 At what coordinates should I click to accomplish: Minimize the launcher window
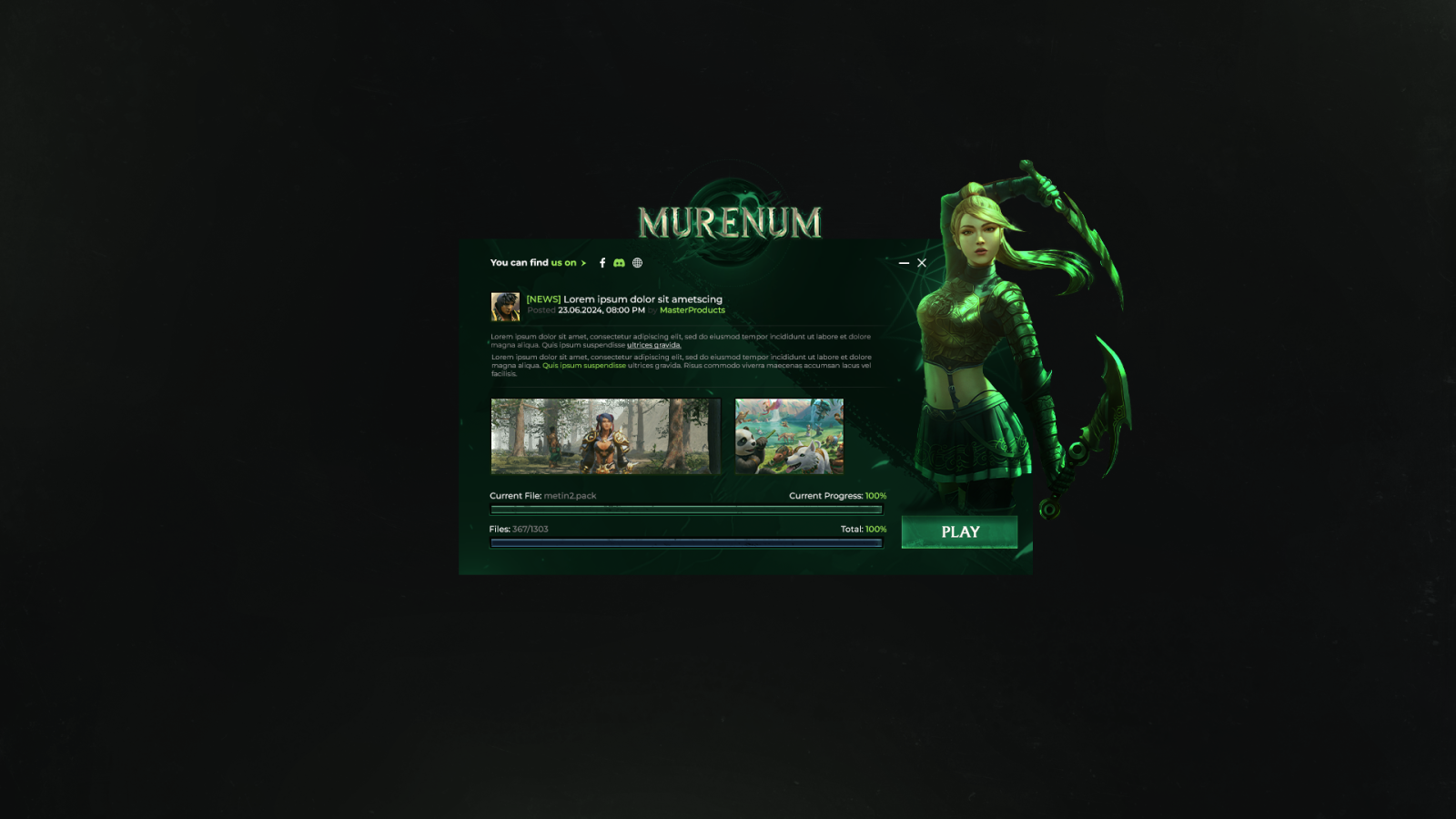coord(904,263)
